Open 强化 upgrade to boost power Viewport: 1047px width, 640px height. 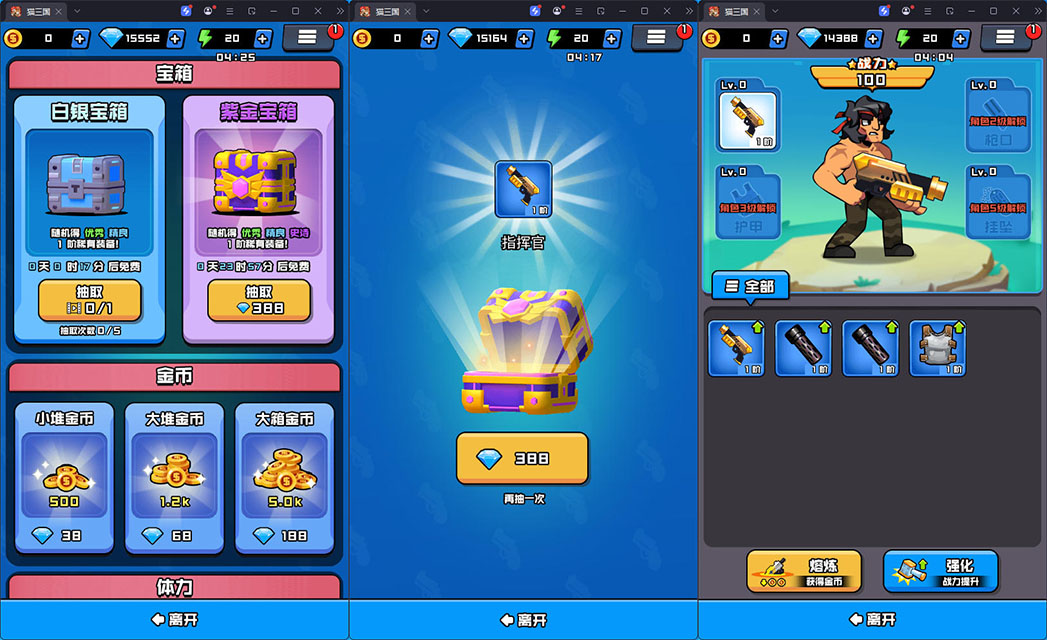pos(940,571)
